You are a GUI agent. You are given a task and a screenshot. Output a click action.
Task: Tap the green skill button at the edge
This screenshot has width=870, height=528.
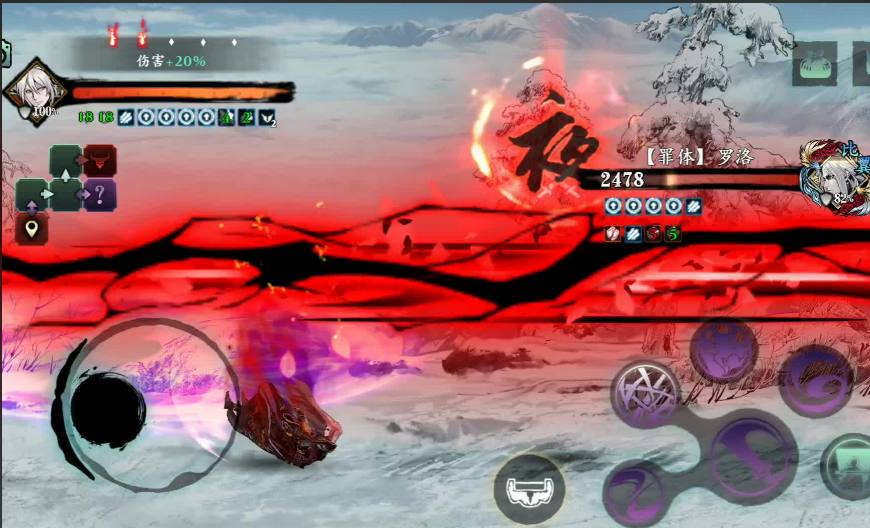(x=848, y=466)
